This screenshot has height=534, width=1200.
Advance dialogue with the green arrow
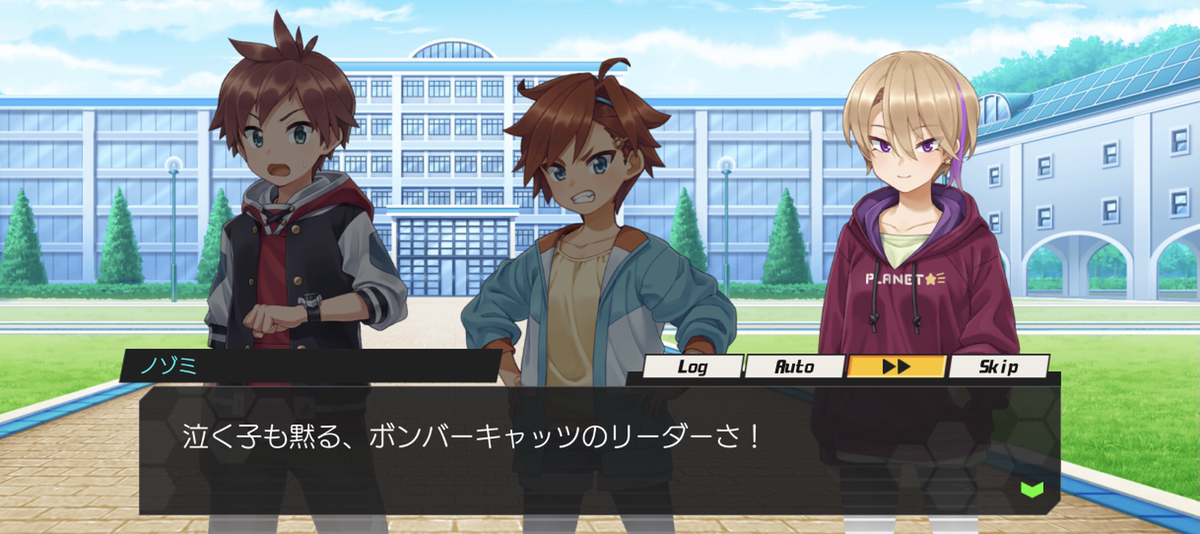pyautogui.click(x=1032, y=489)
